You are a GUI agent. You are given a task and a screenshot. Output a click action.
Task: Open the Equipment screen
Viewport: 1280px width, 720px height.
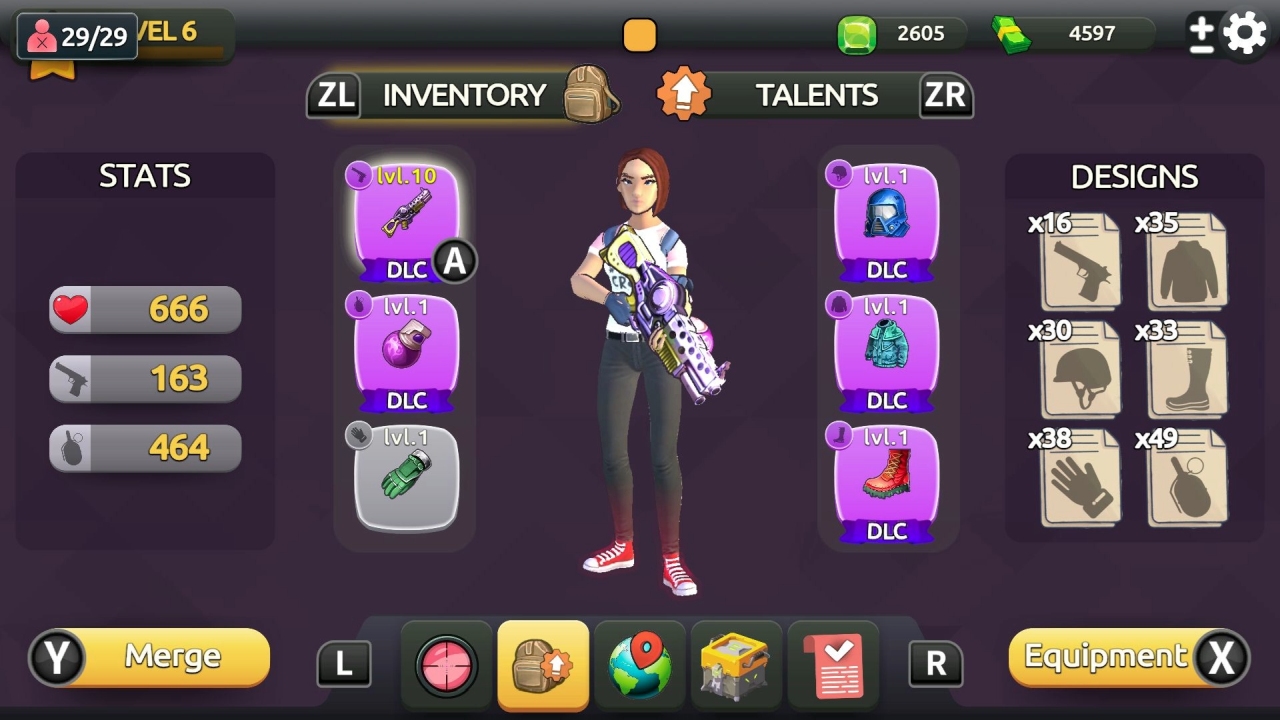(x=1110, y=658)
